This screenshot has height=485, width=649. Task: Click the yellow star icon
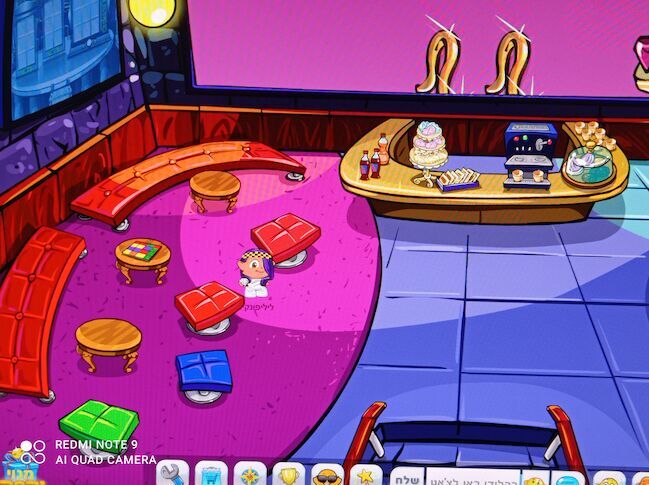click(366, 474)
